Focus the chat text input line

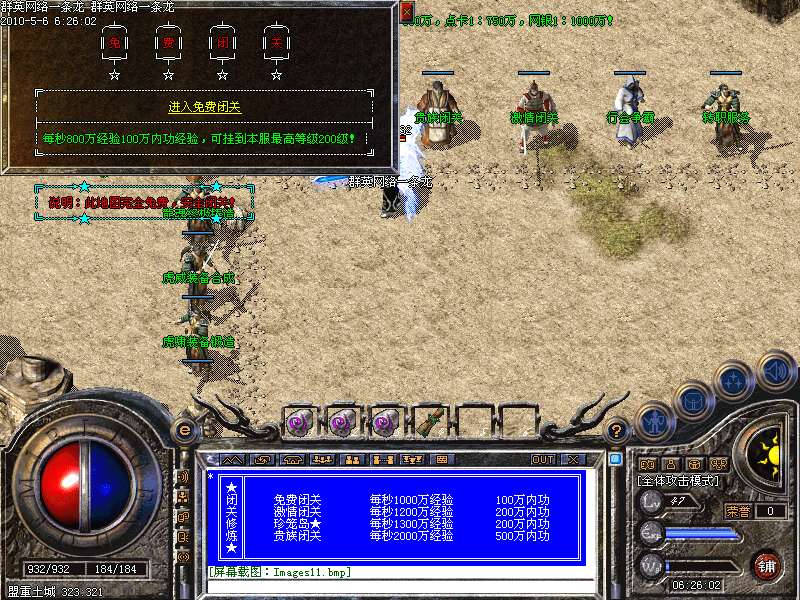400,586
